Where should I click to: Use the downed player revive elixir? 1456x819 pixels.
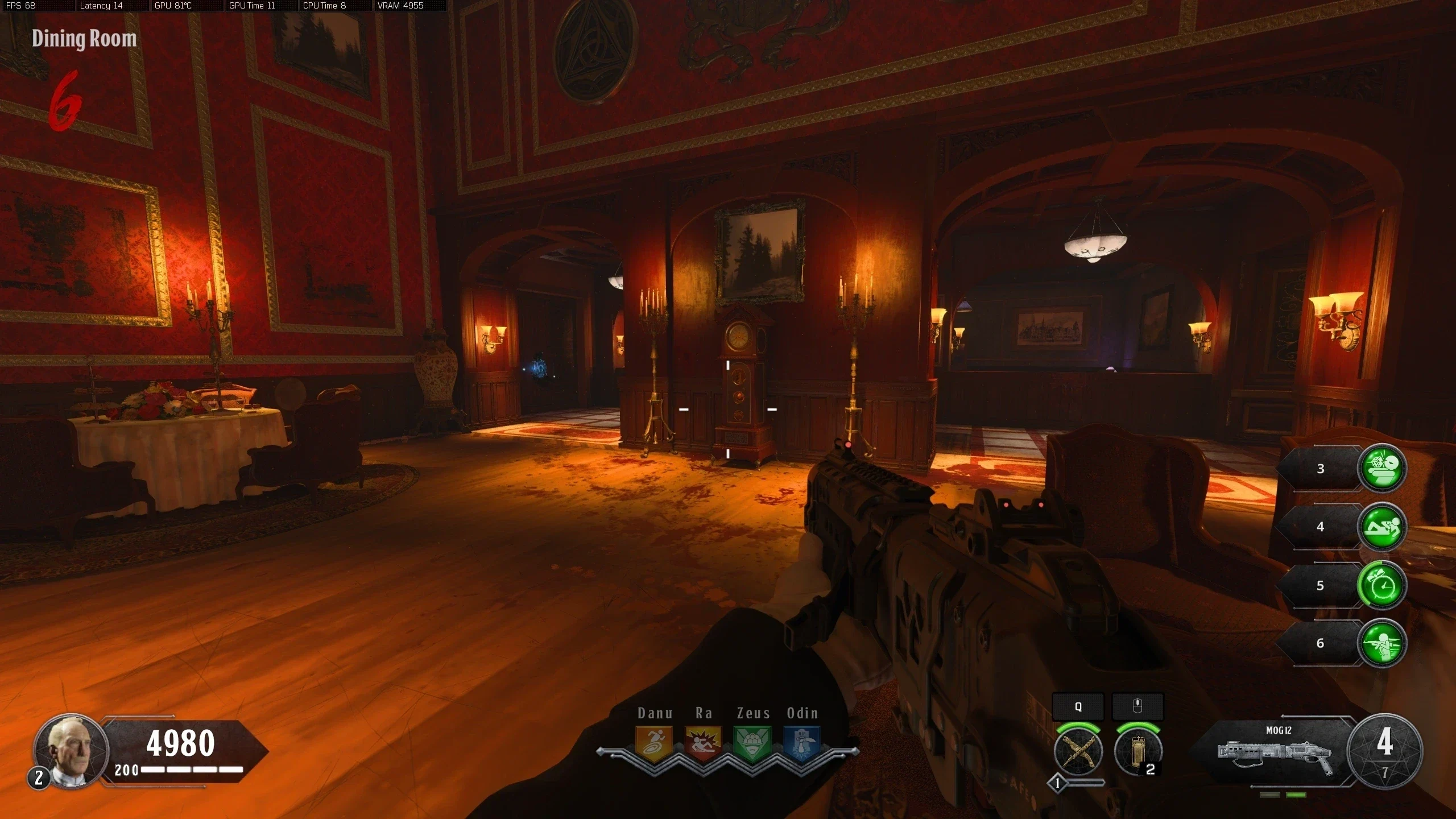pyautogui.click(x=1382, y=527)
